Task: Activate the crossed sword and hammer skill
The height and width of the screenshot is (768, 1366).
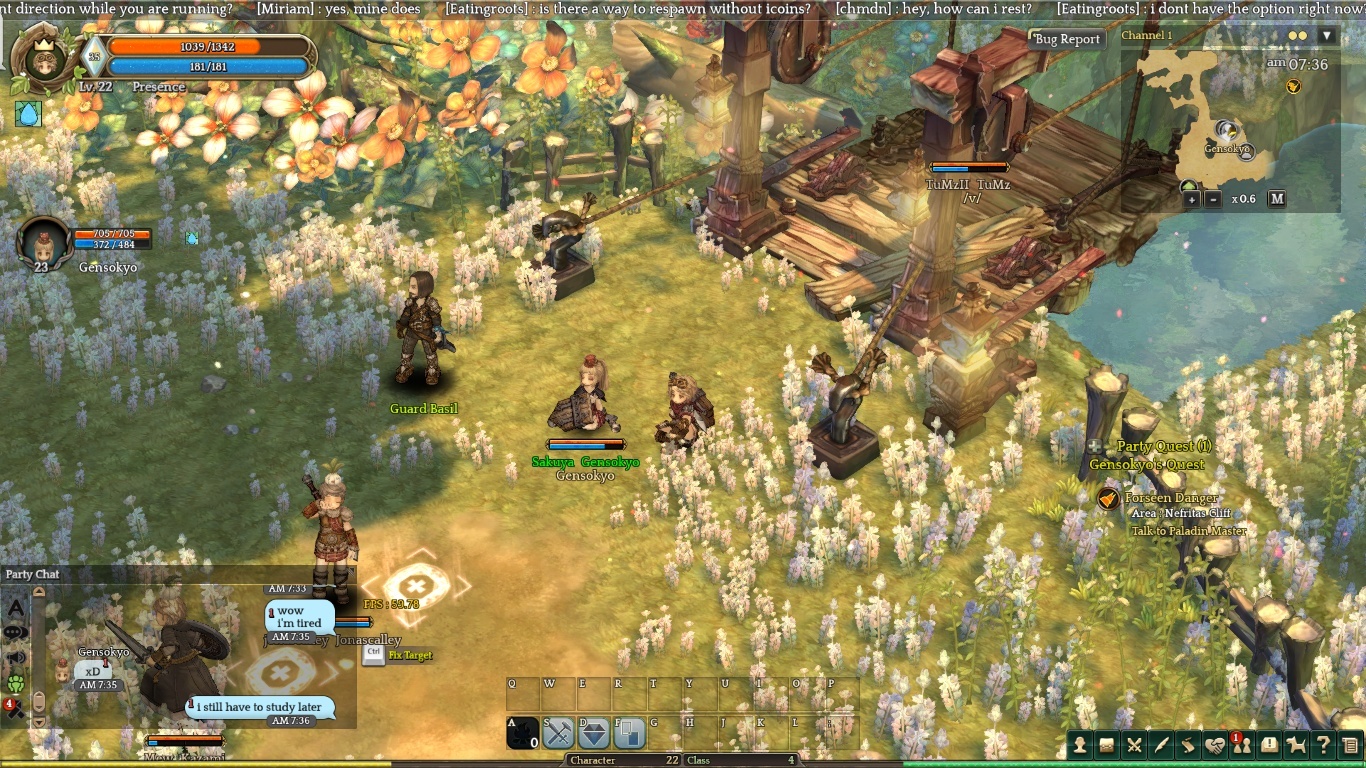Action: (x=558, y=734)
